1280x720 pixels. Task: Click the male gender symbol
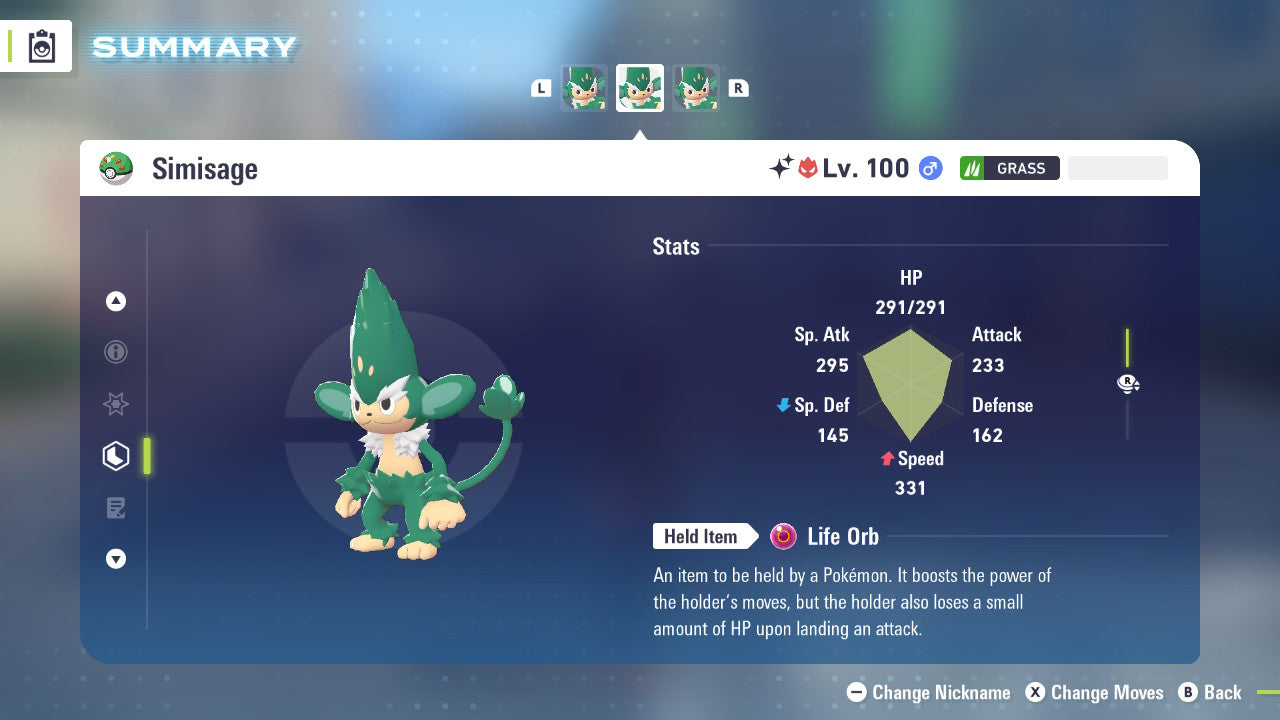click(929, 168)
